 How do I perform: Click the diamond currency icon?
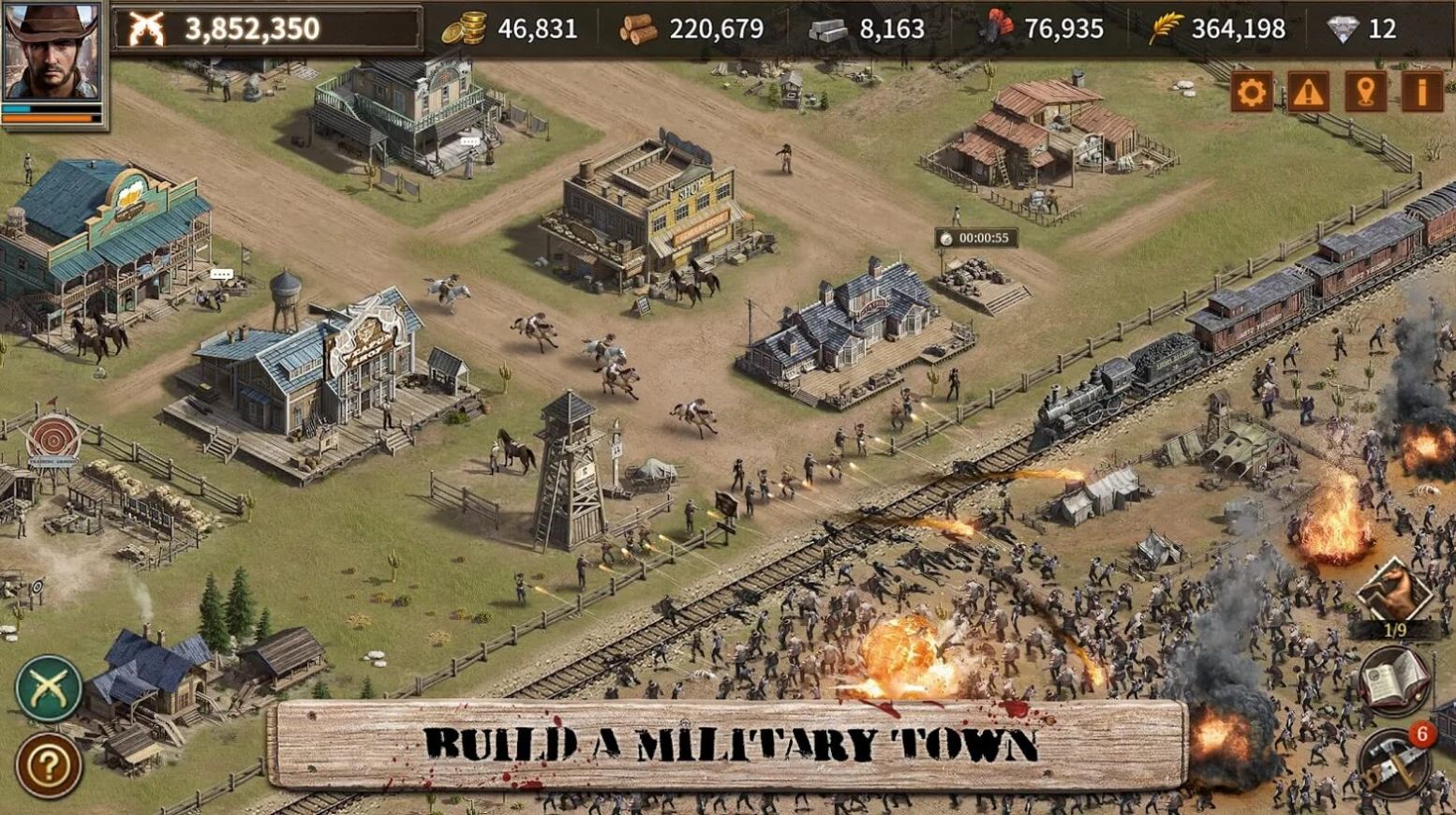[x=1343, y=29]
